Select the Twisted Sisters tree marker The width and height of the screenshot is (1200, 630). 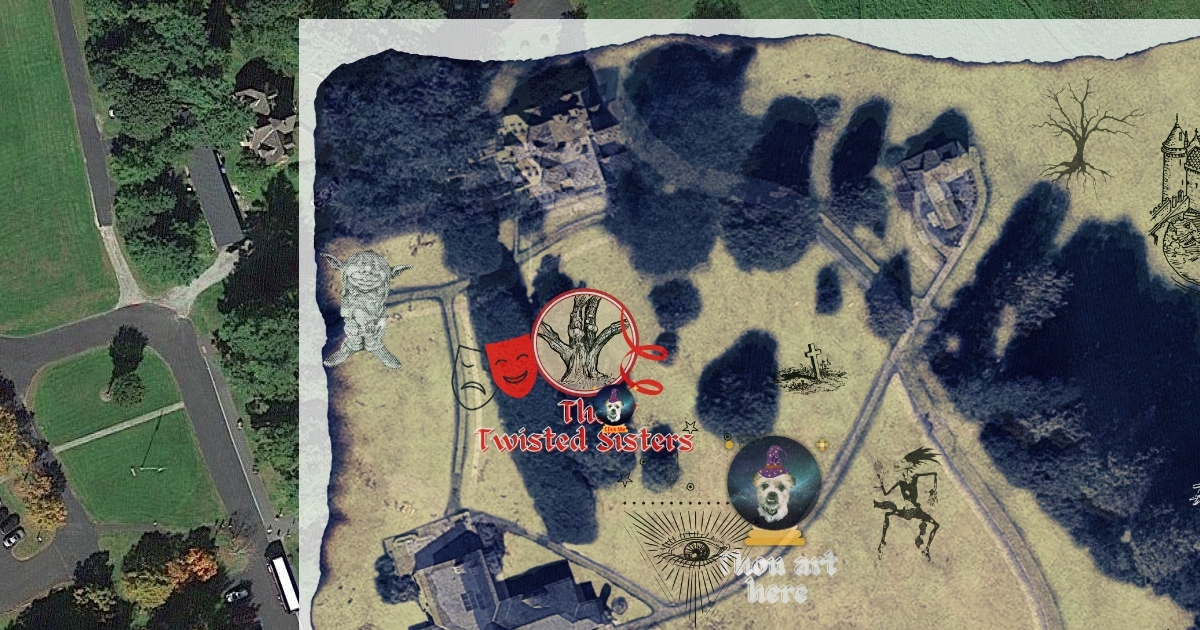click(x=584, y=339)
